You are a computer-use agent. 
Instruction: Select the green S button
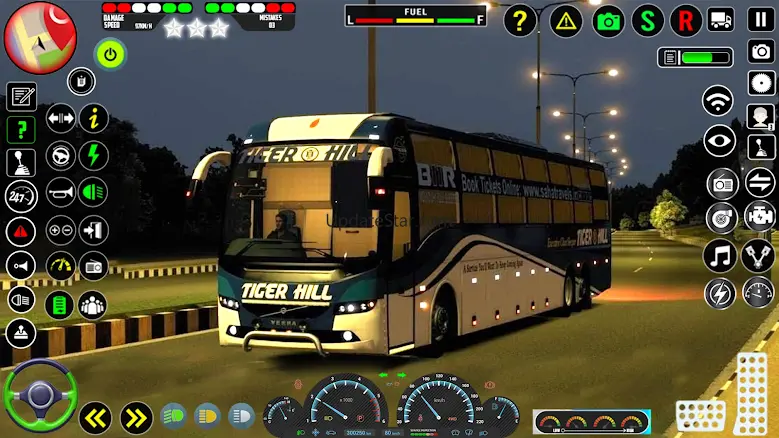(x=649, y=20)
